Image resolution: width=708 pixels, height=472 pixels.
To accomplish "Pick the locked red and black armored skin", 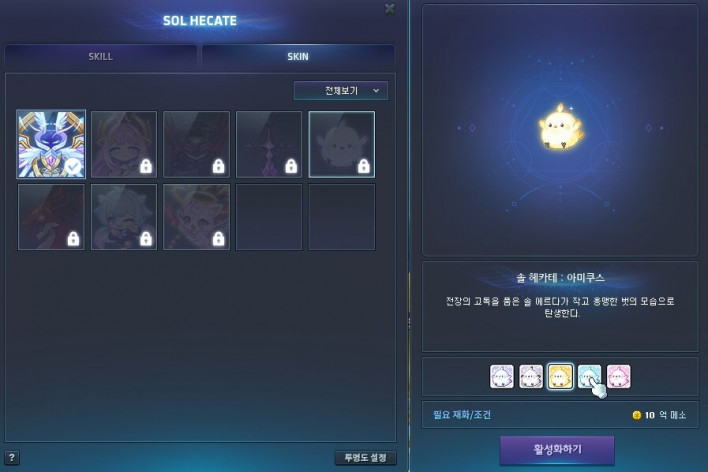I will 197,144.
